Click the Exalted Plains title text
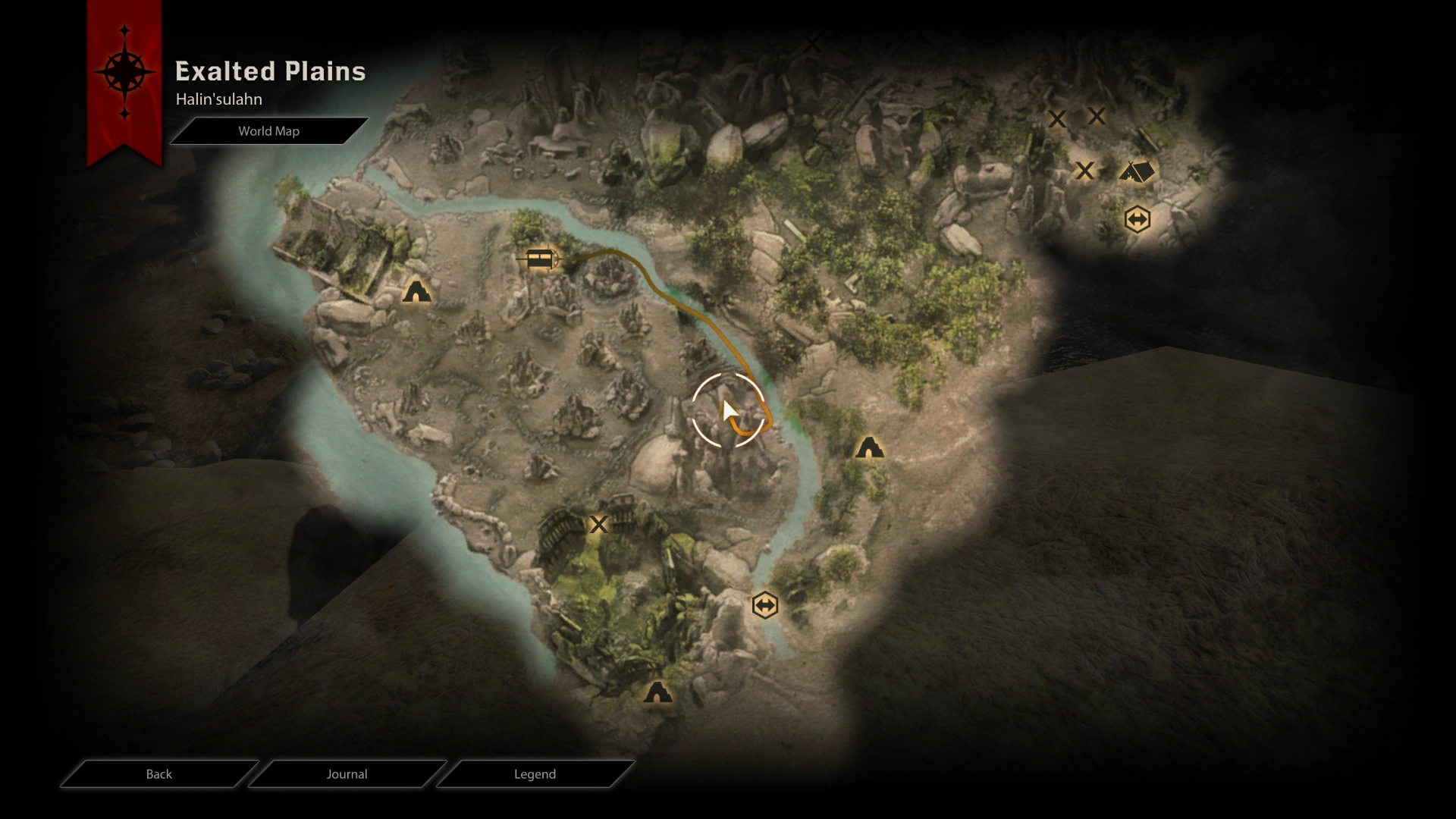This screenshot has width=1456, height=819. (x=270, y=71)
